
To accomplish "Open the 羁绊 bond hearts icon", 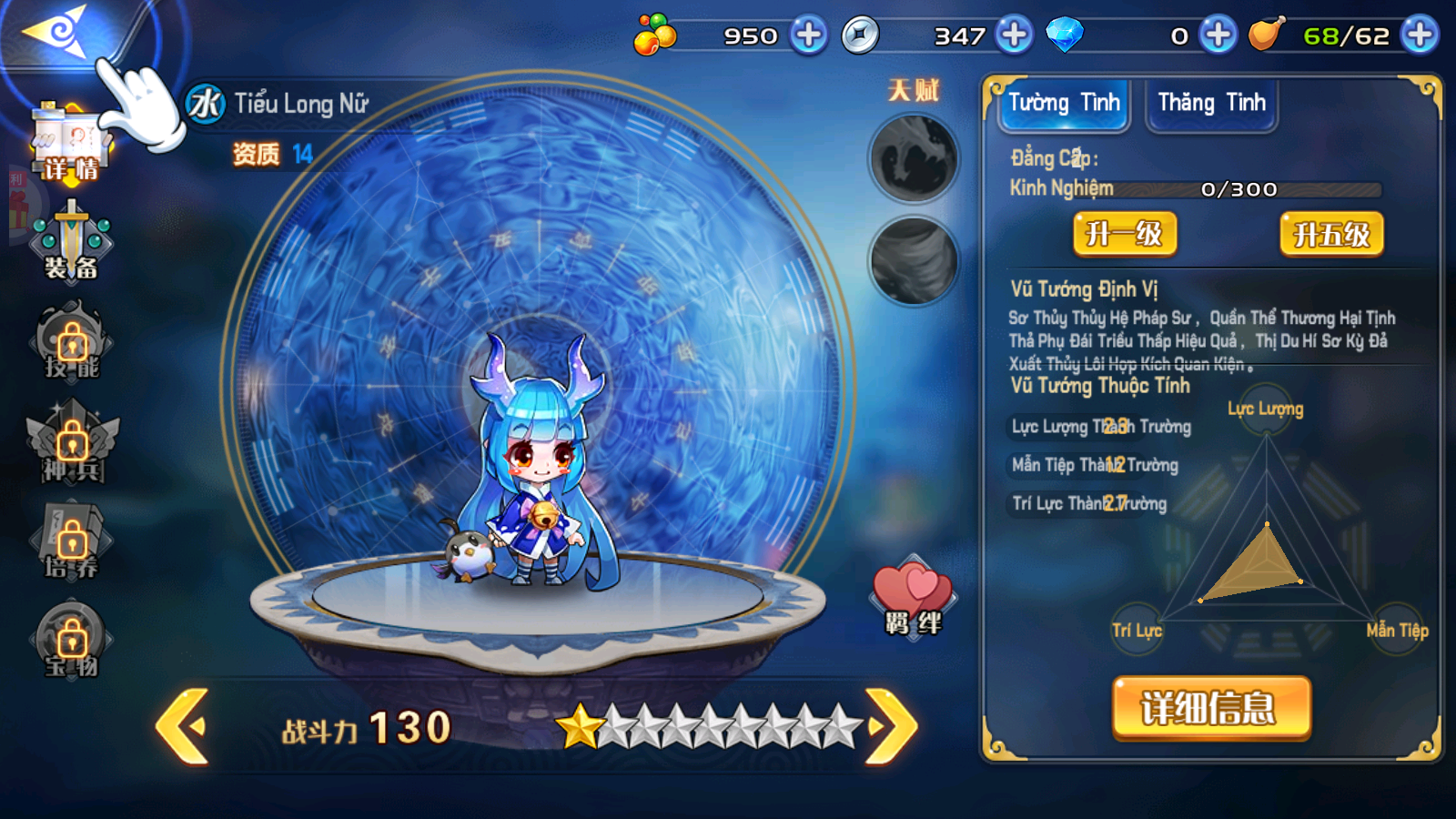I will pos(913,596).
